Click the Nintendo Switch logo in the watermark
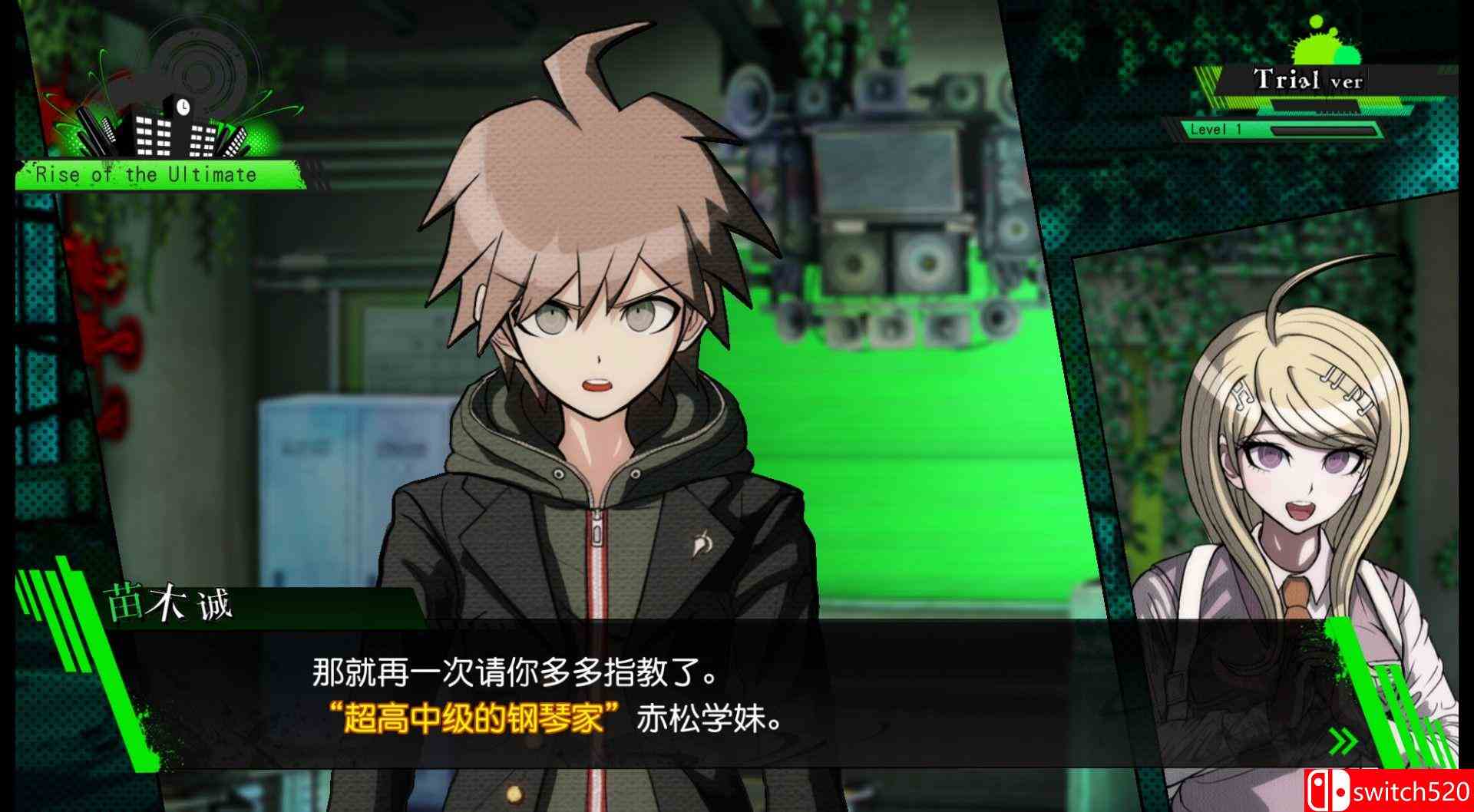This screenshot has height=812, width=1474. point(1327,791)
